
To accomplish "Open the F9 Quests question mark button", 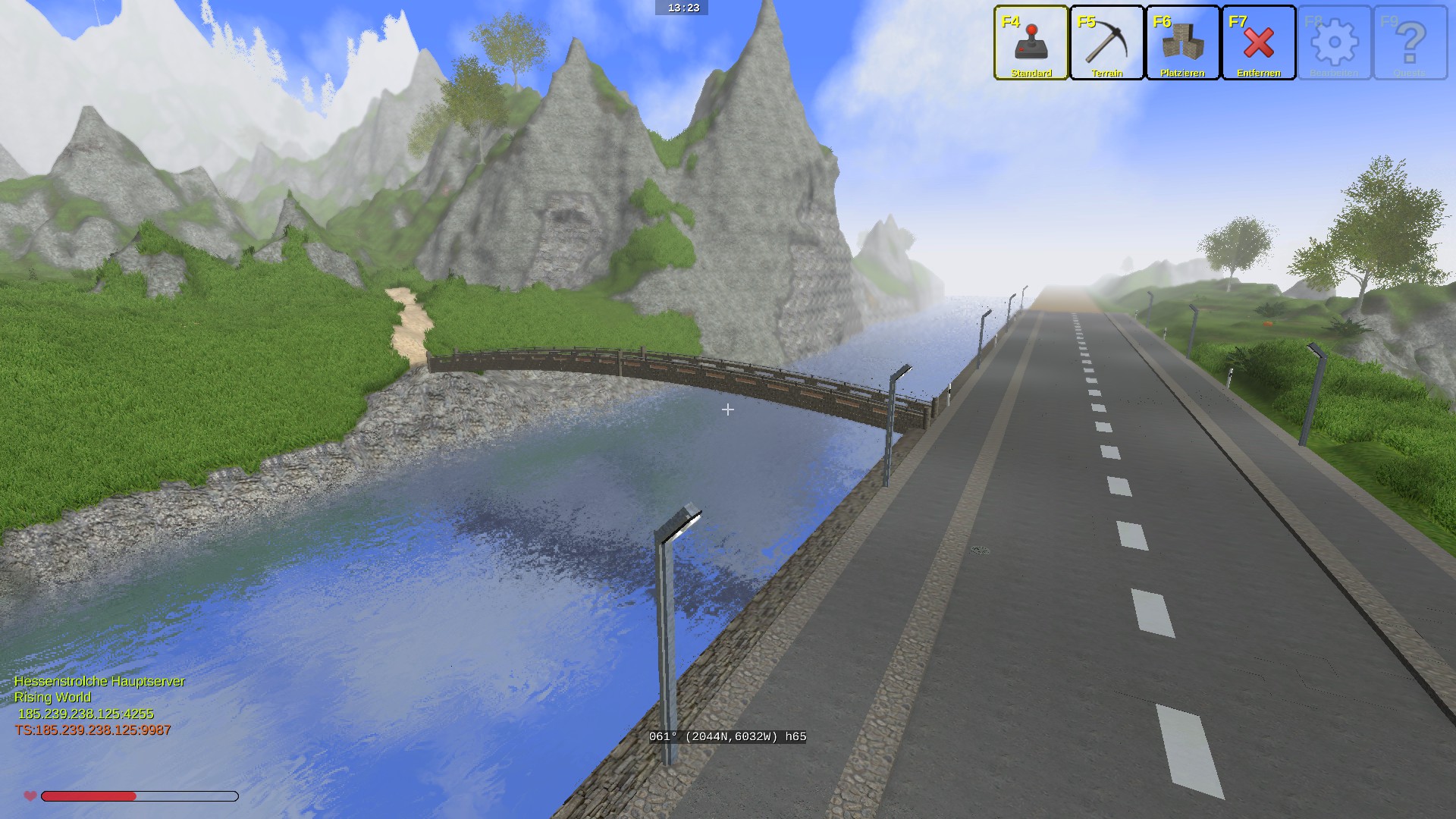I will pyautogui.click(x=1410, y=42).
